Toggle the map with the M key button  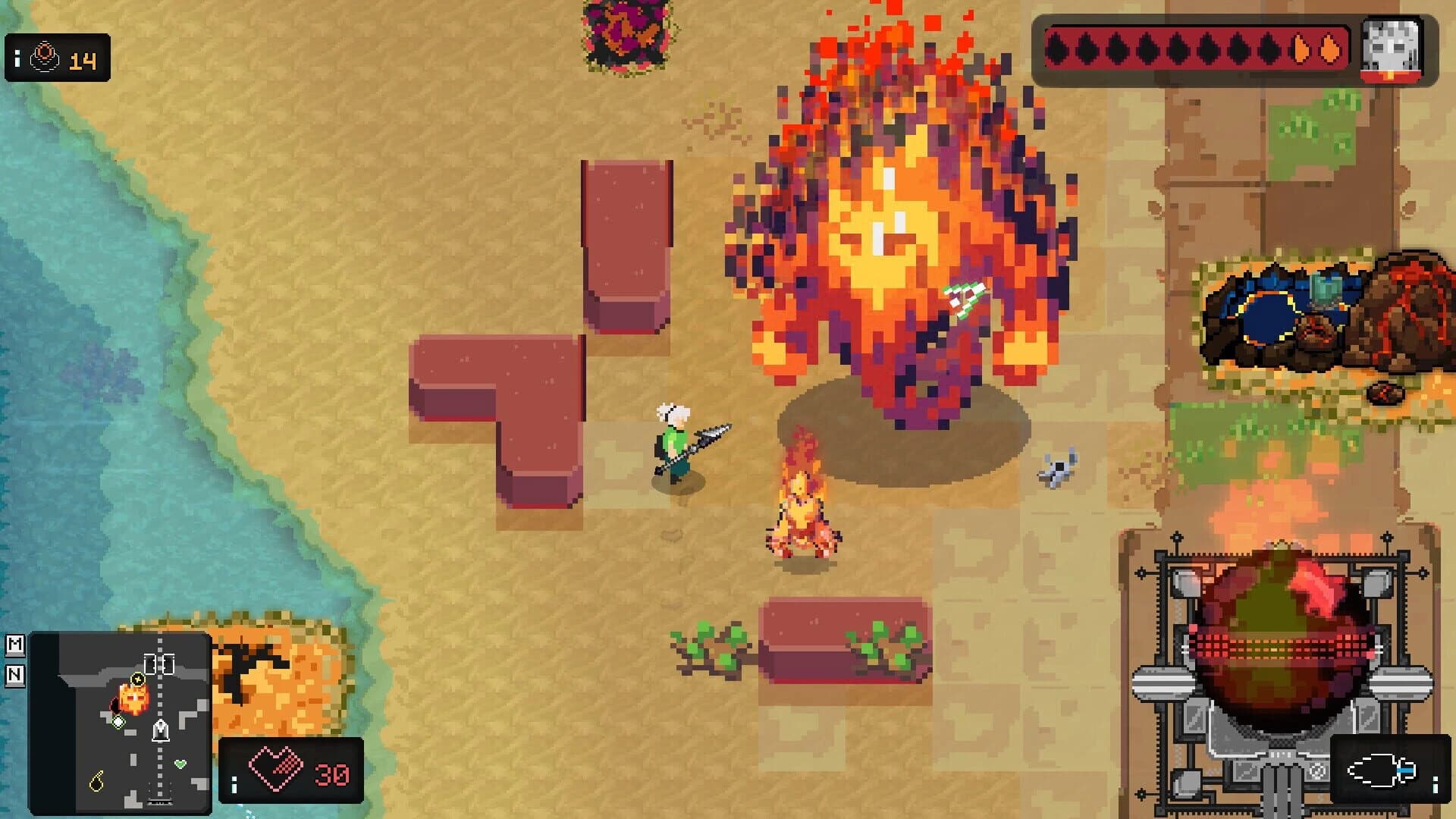(16, 645)
